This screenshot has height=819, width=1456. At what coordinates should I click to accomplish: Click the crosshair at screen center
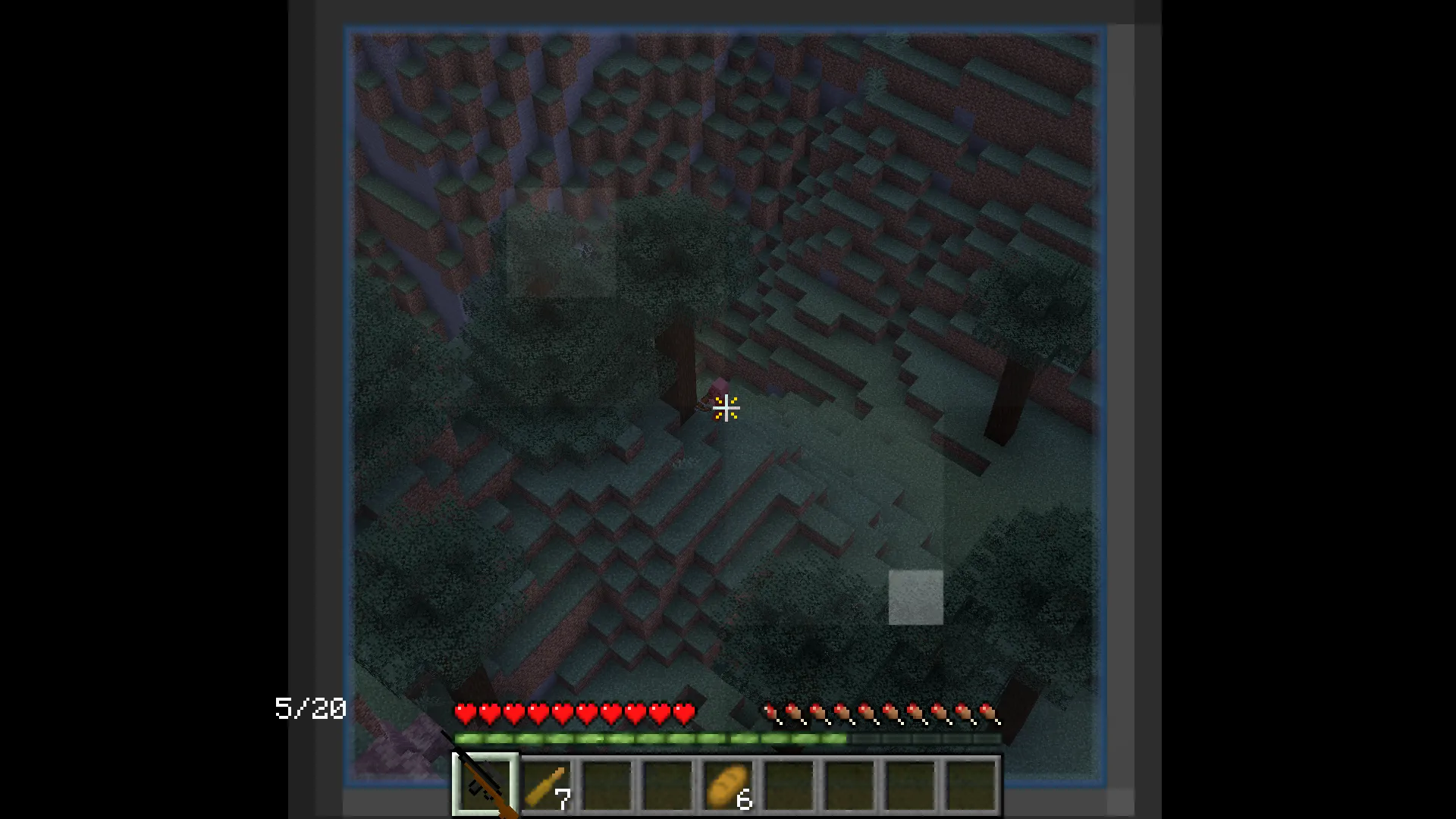(x=726, y=409)
